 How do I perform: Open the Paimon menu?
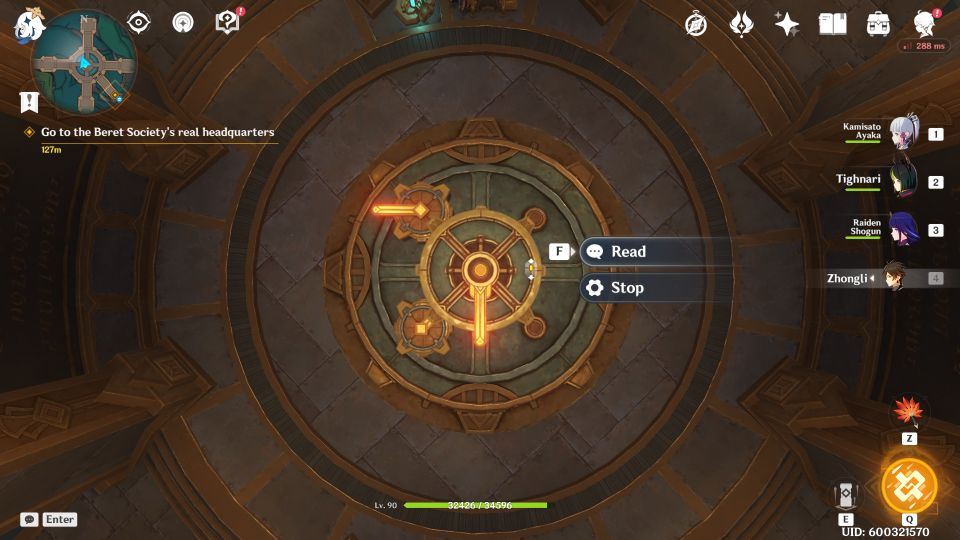click(x=25, y=26)
